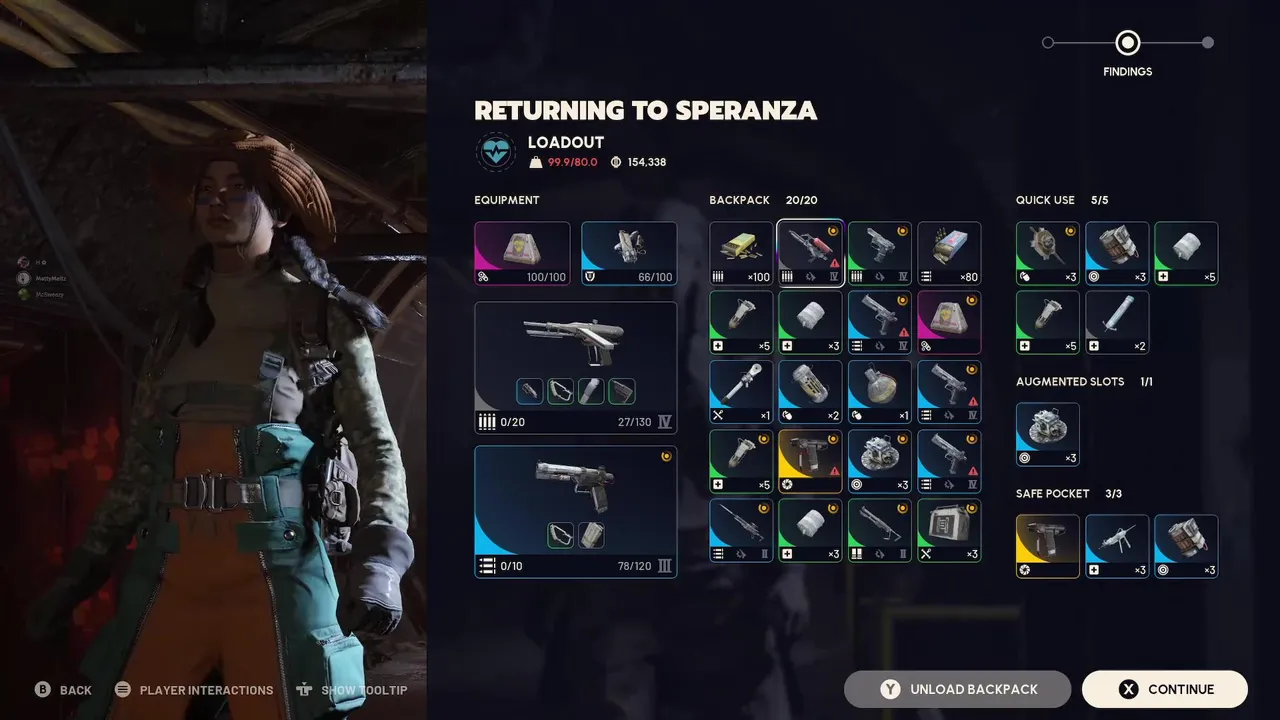Choose the x2 canister grenade in backpack

[810, 392]
